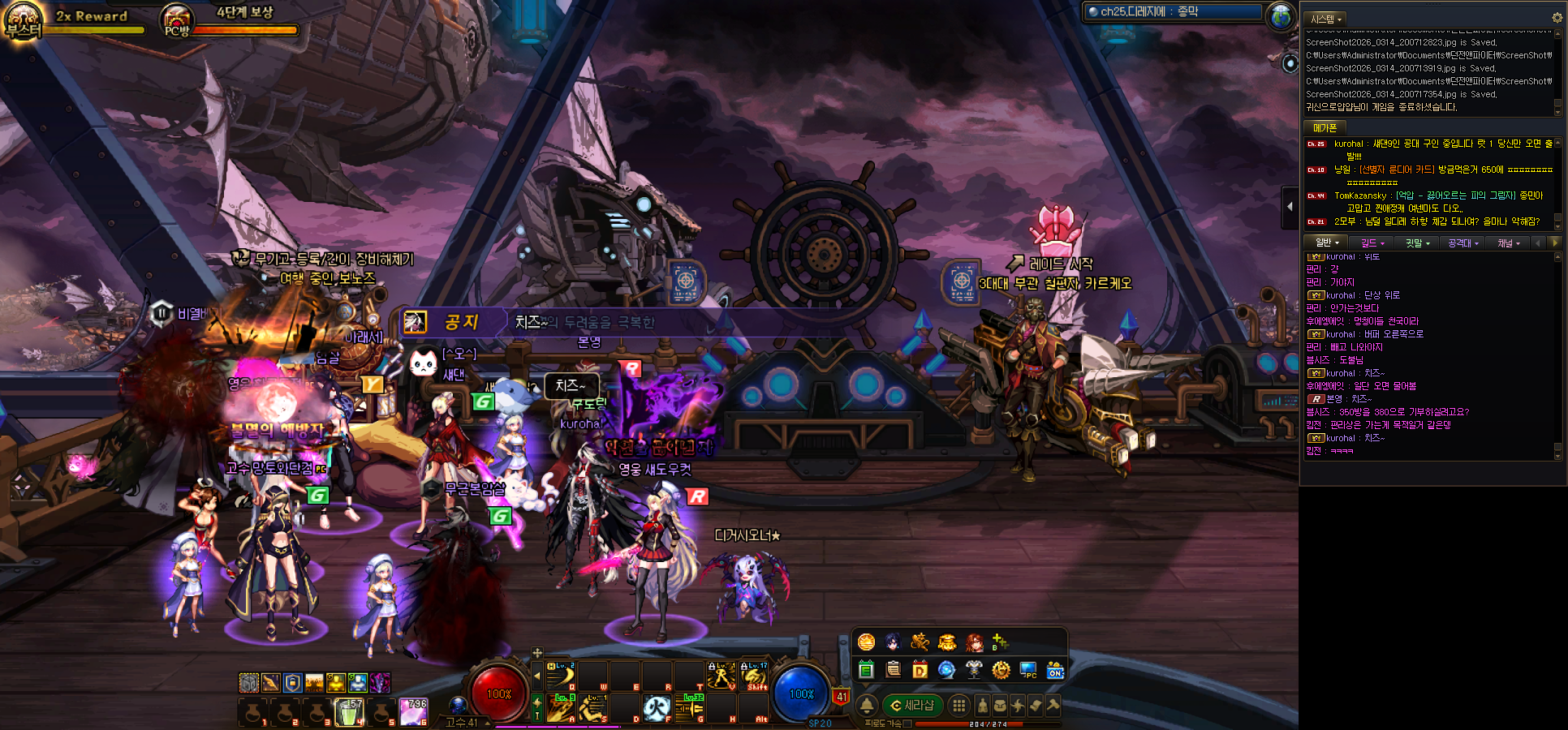The image size is (1568, 730).
Task: Open the yellow D calendar icon
Action: click(920, 670)
